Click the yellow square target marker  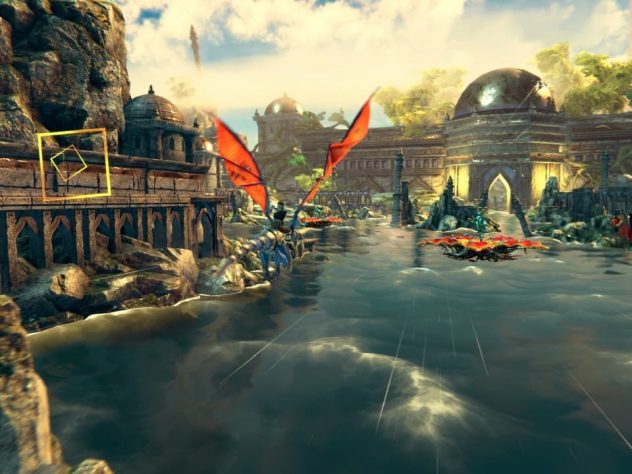tap(73, 164)
